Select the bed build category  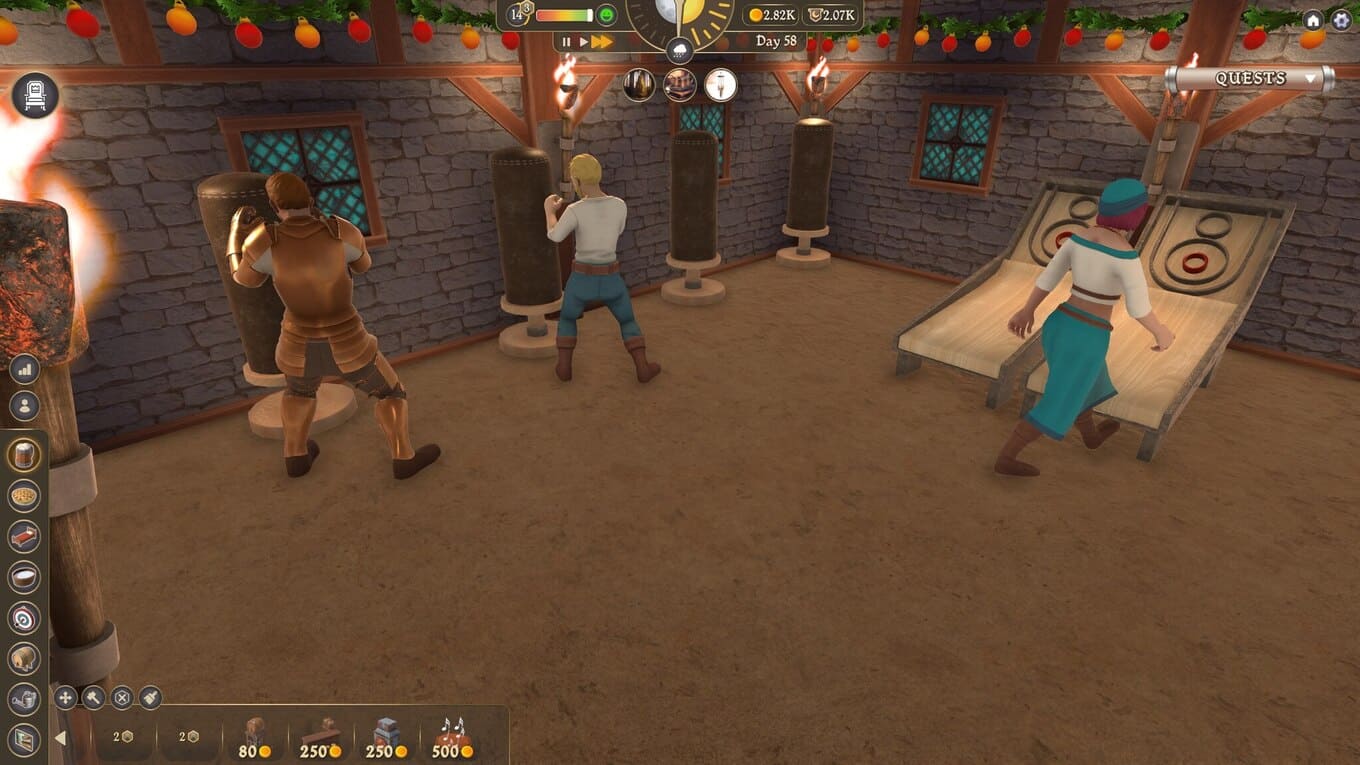click(24, 536)
